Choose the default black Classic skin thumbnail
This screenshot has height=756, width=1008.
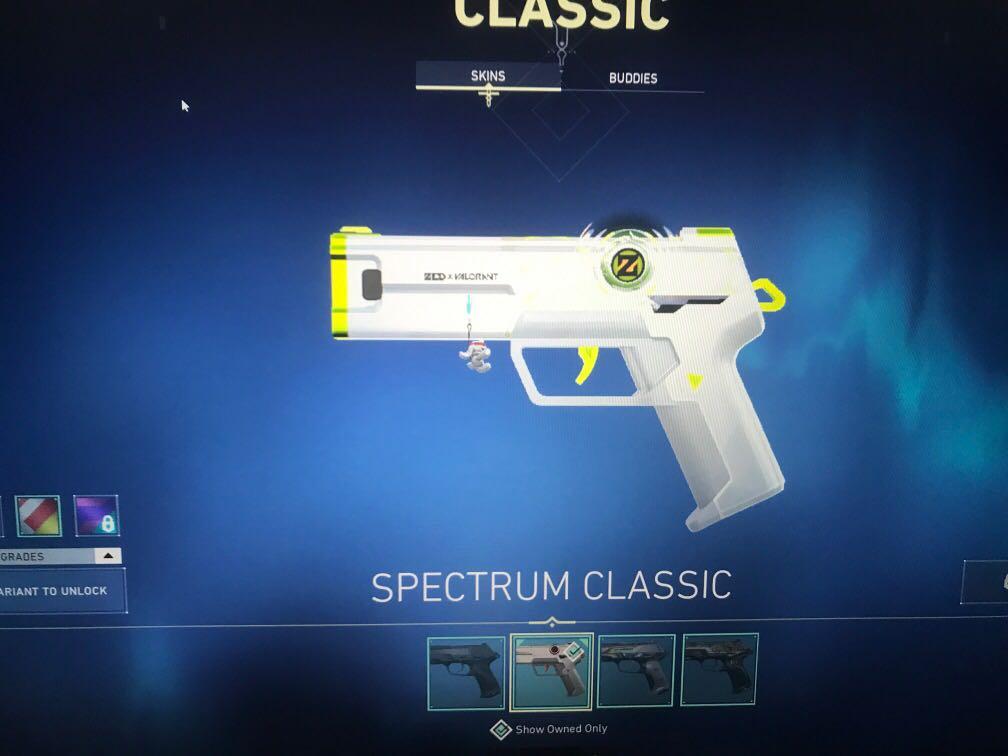click(466, 671)
